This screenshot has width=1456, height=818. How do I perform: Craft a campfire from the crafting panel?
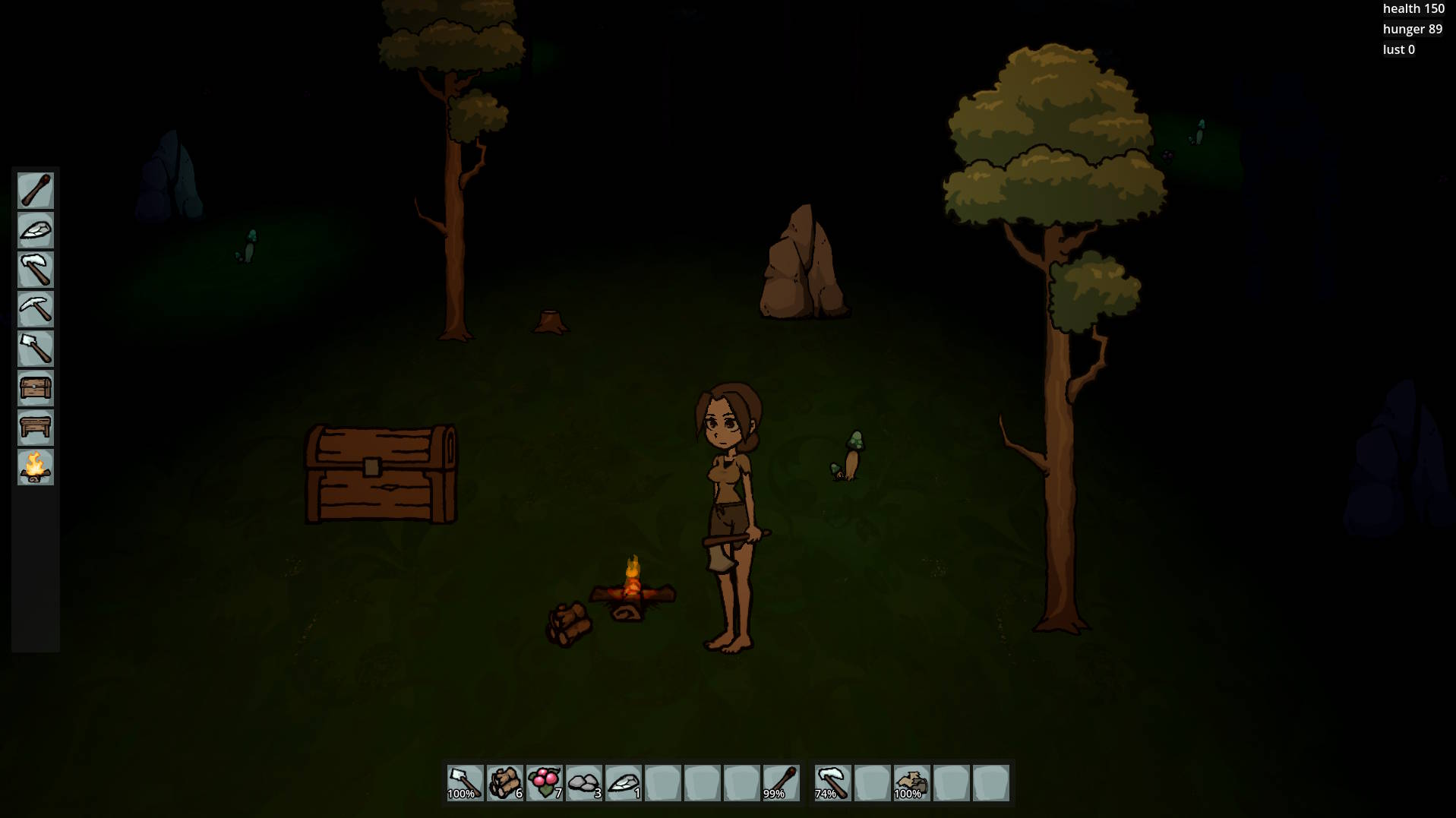[x=36, y=467]
